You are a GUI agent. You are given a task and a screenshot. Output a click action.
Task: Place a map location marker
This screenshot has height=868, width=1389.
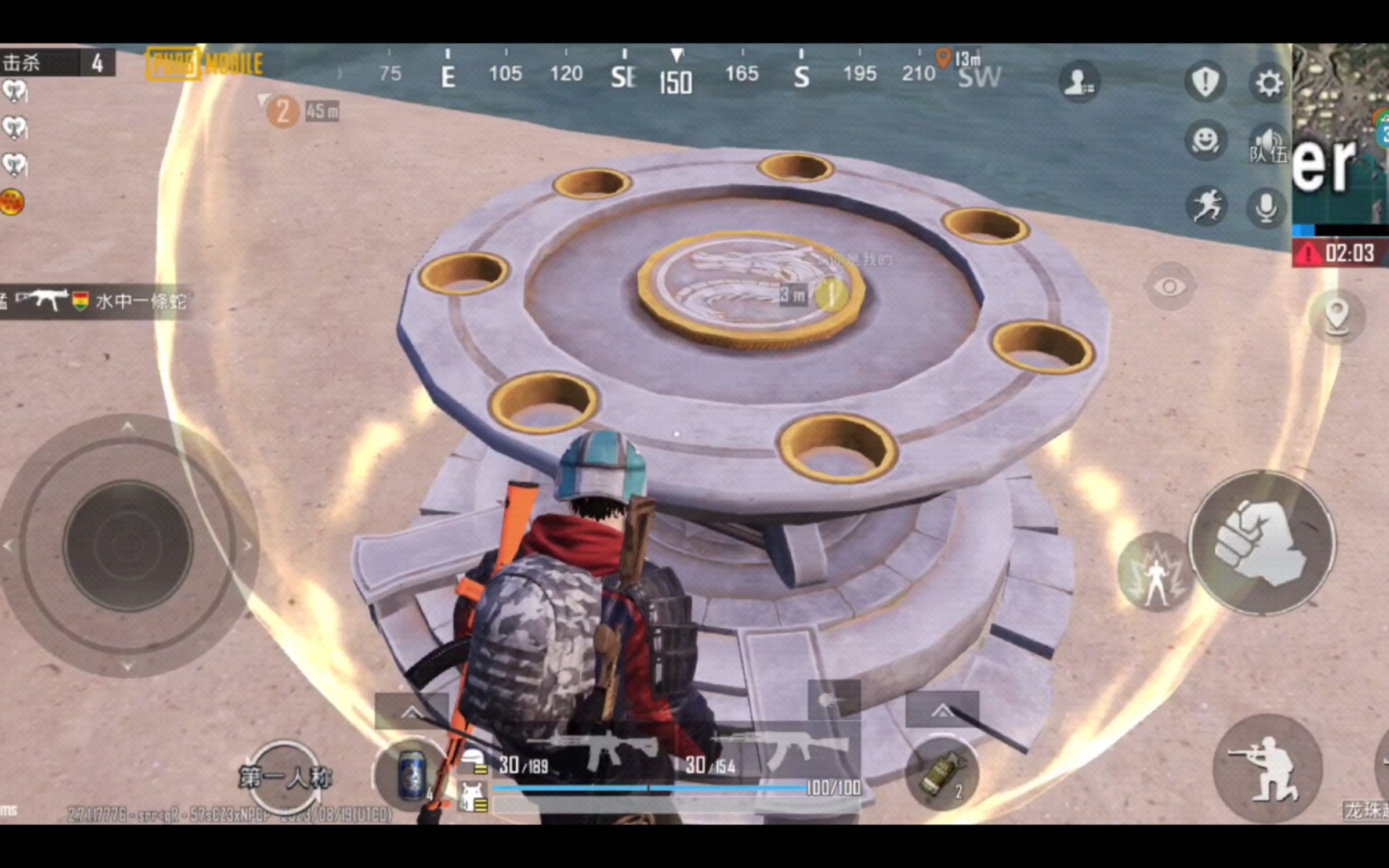point(1336,315)
